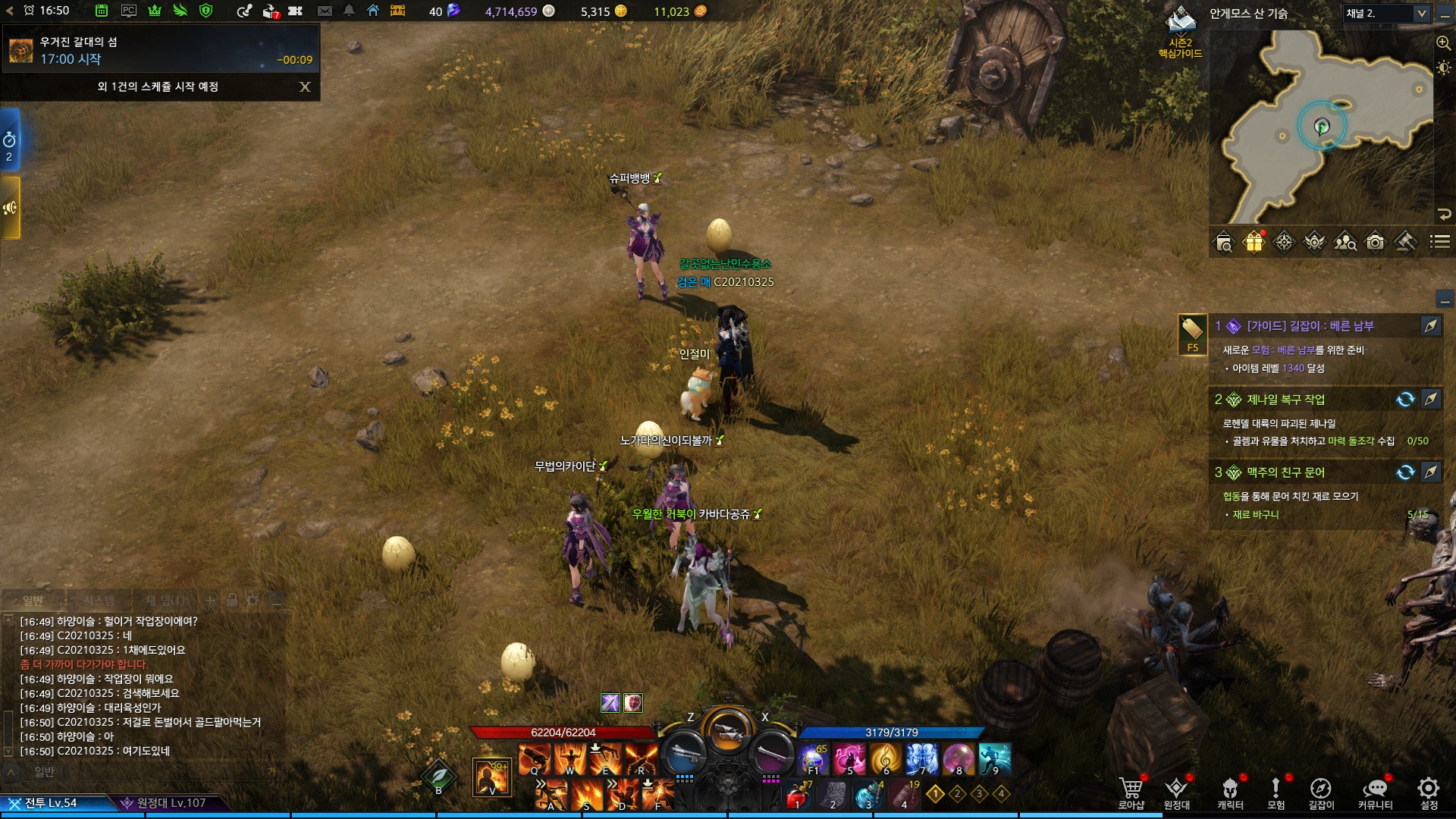Switch to the 시스템 chat tab
Image resolution: width=1456 pixels, height=819 pixels.
99,601
